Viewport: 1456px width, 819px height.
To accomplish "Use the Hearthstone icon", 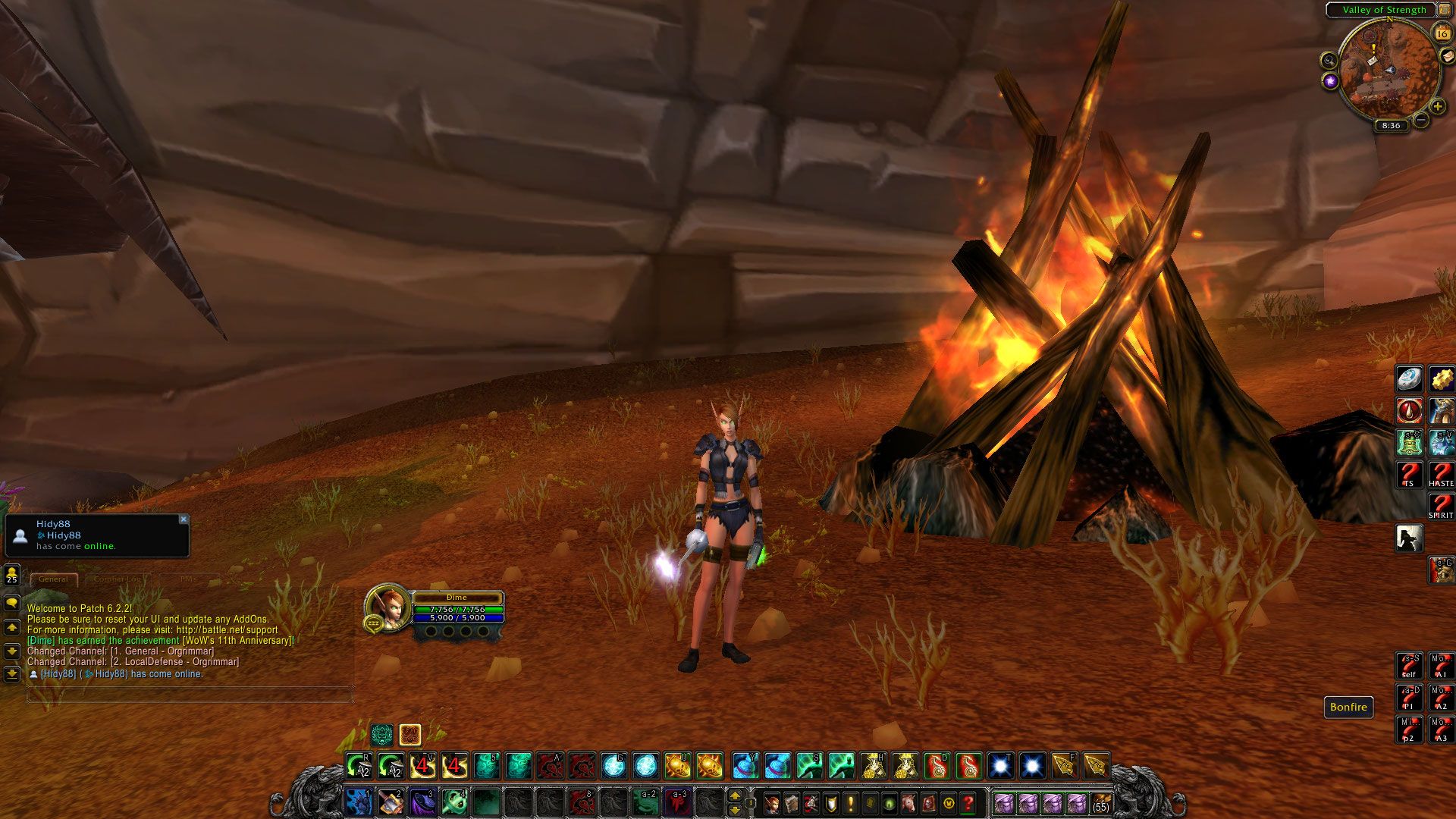I will 1409,379.
